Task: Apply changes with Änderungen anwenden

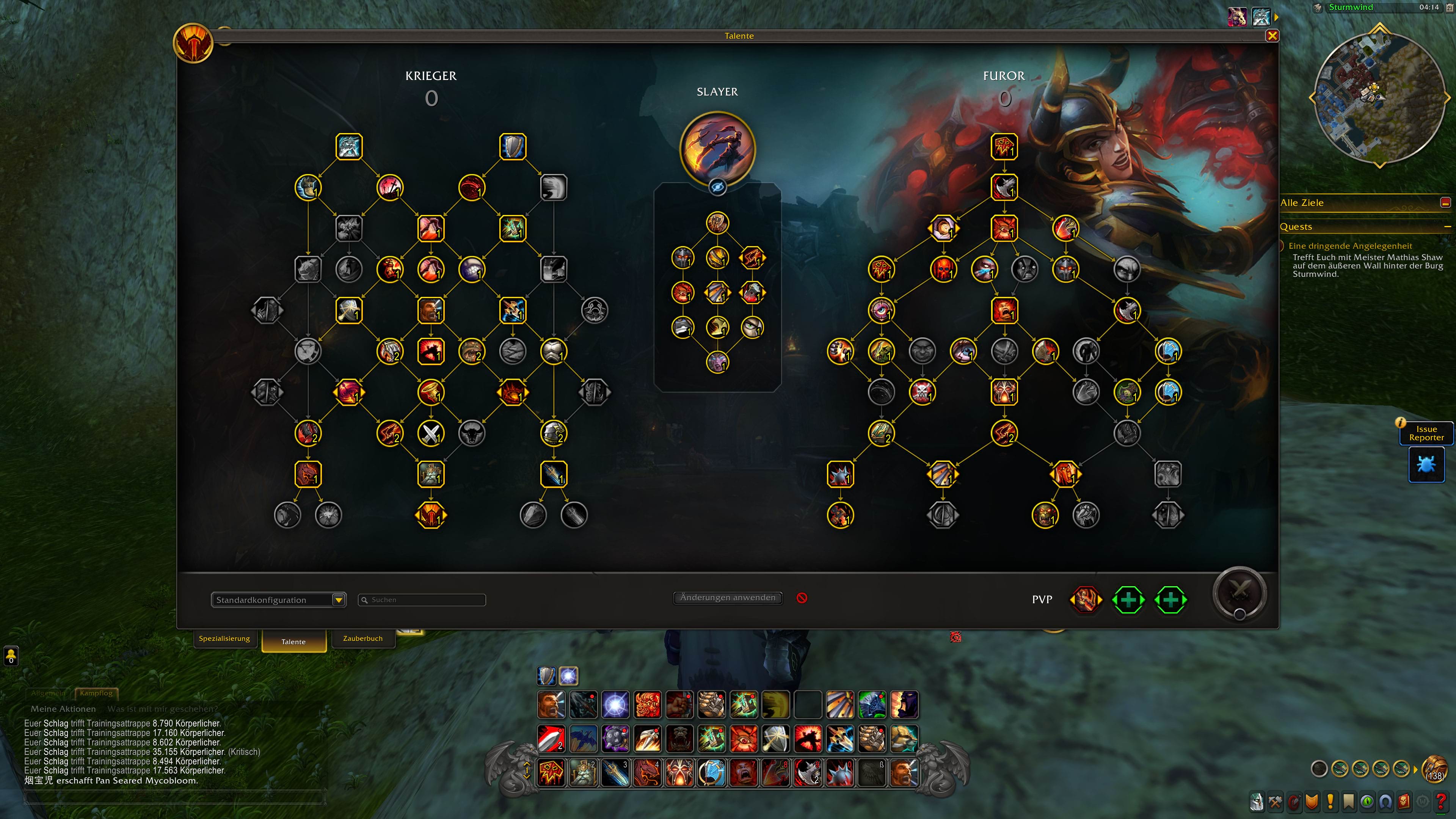Action: click(728, 598)
